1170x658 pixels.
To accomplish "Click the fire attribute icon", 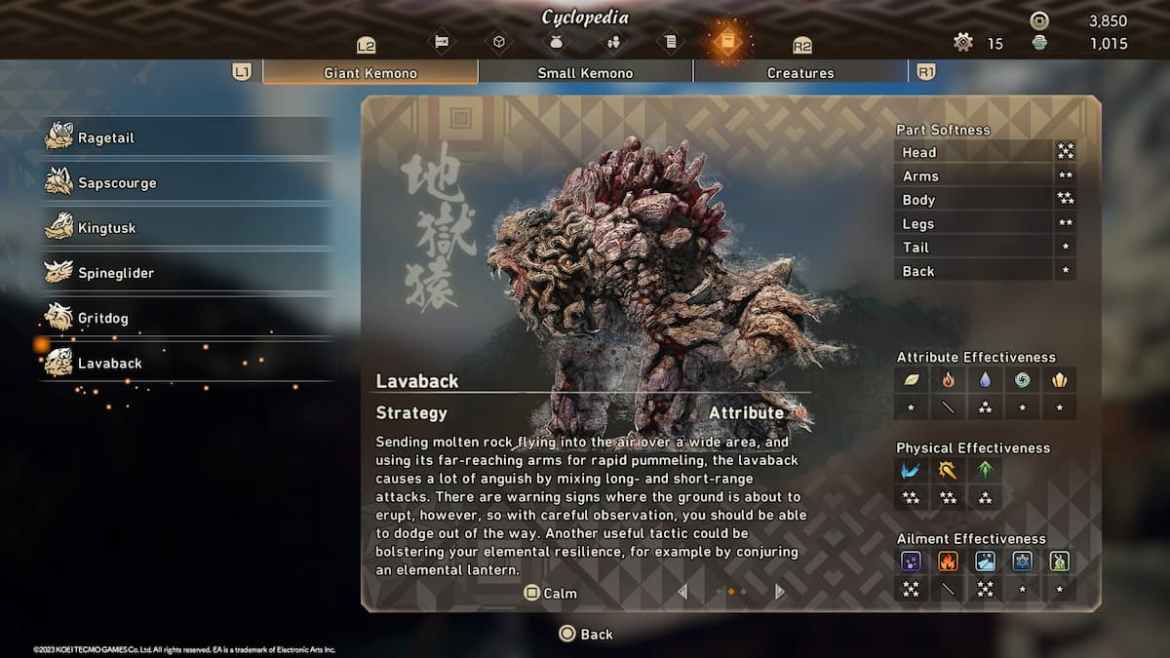I will click(x=948, y=380).
